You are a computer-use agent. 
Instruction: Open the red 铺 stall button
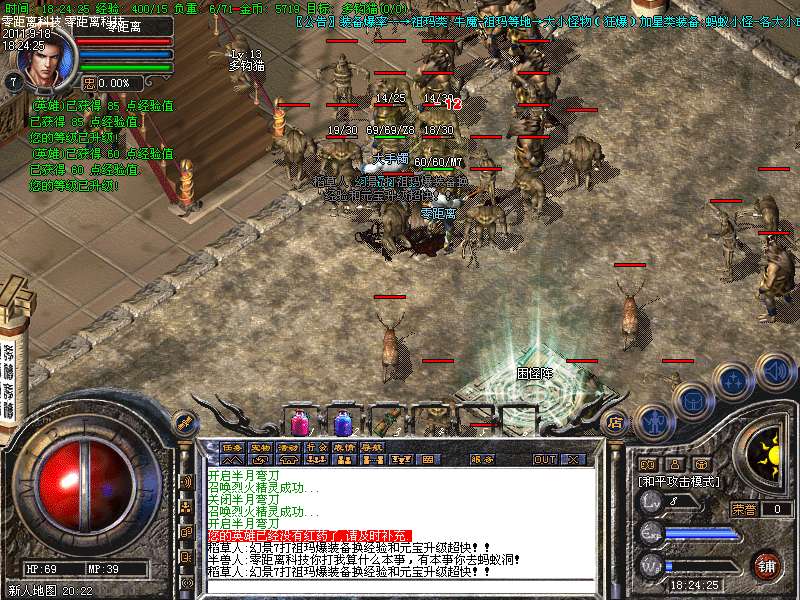coord(766,564)
